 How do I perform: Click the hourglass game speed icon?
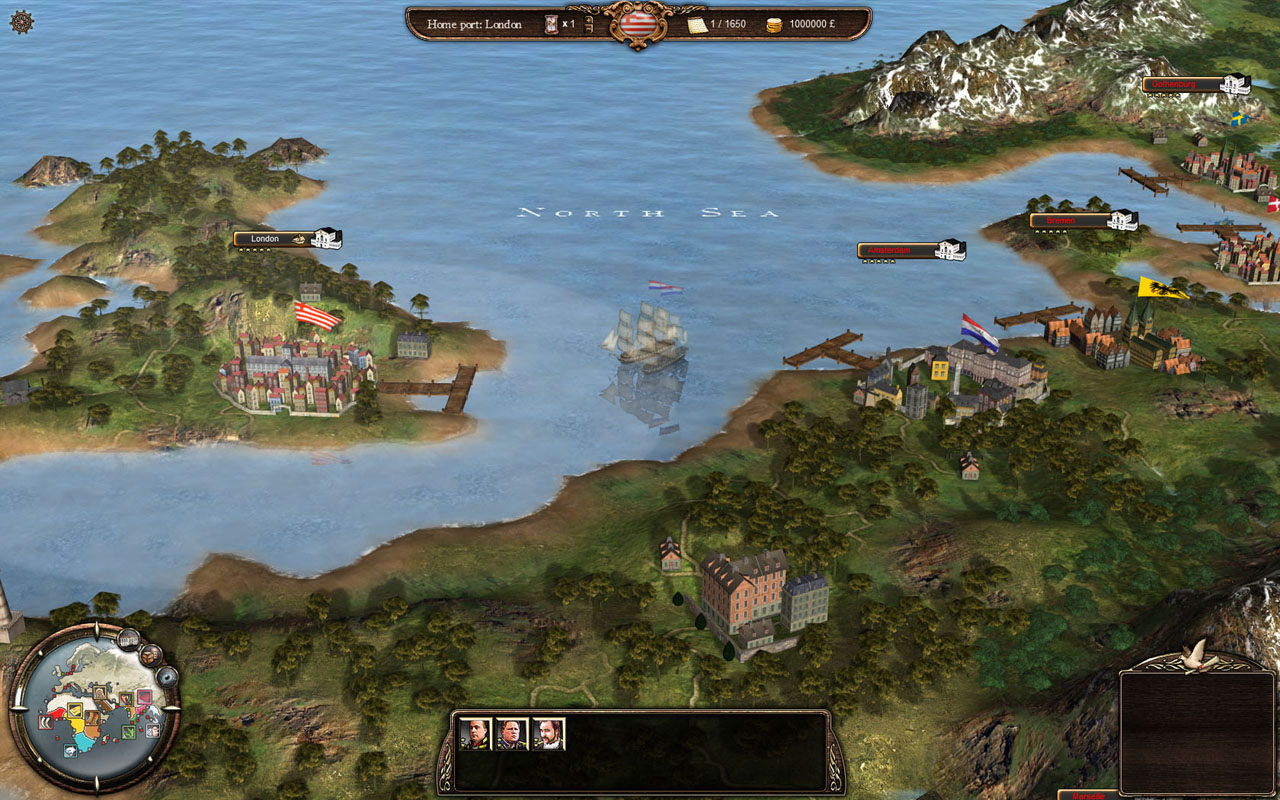click(550, 24)
